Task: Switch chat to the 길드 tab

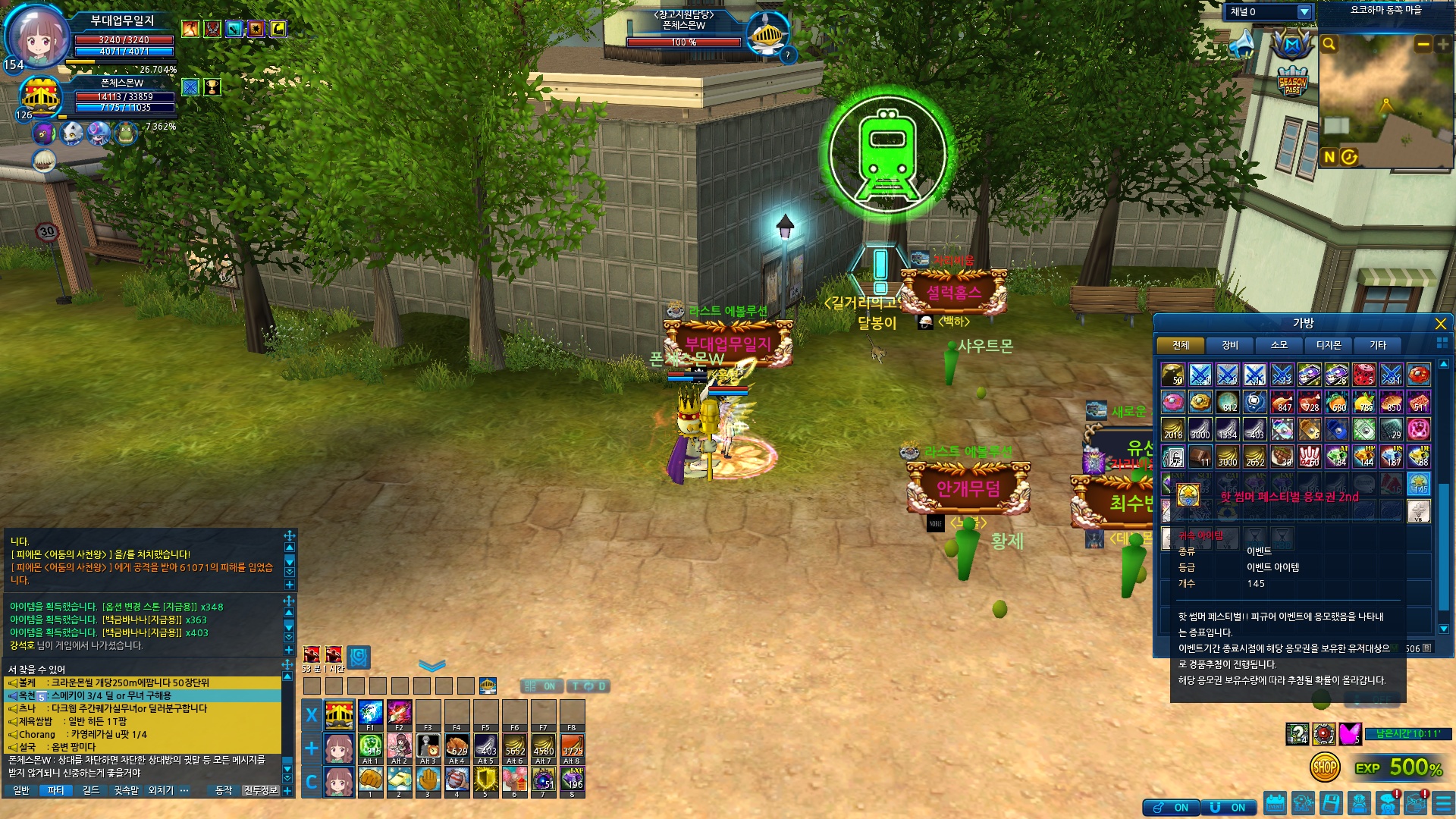Action: coord(91,790)
